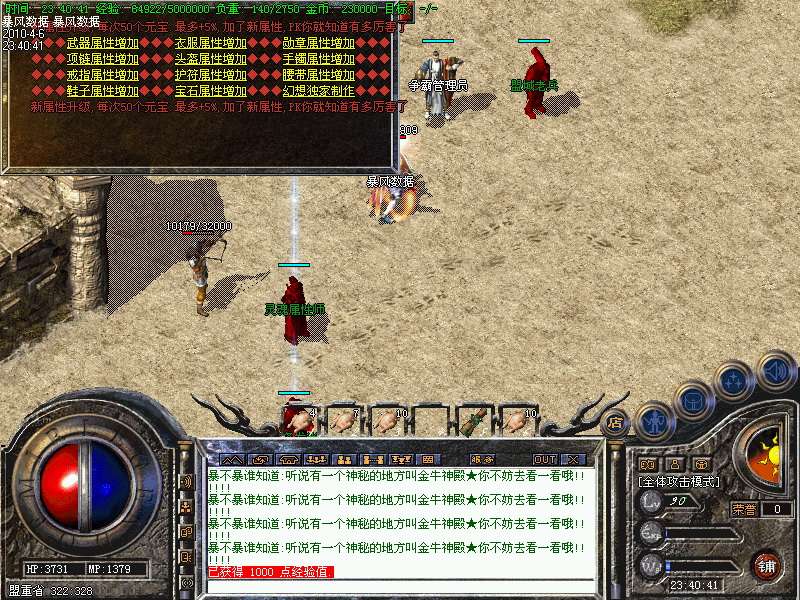Select the 衣服属性增加 option
Image resolution: width=800 pixels, height=600 pixels.
(x=210, y=44)
